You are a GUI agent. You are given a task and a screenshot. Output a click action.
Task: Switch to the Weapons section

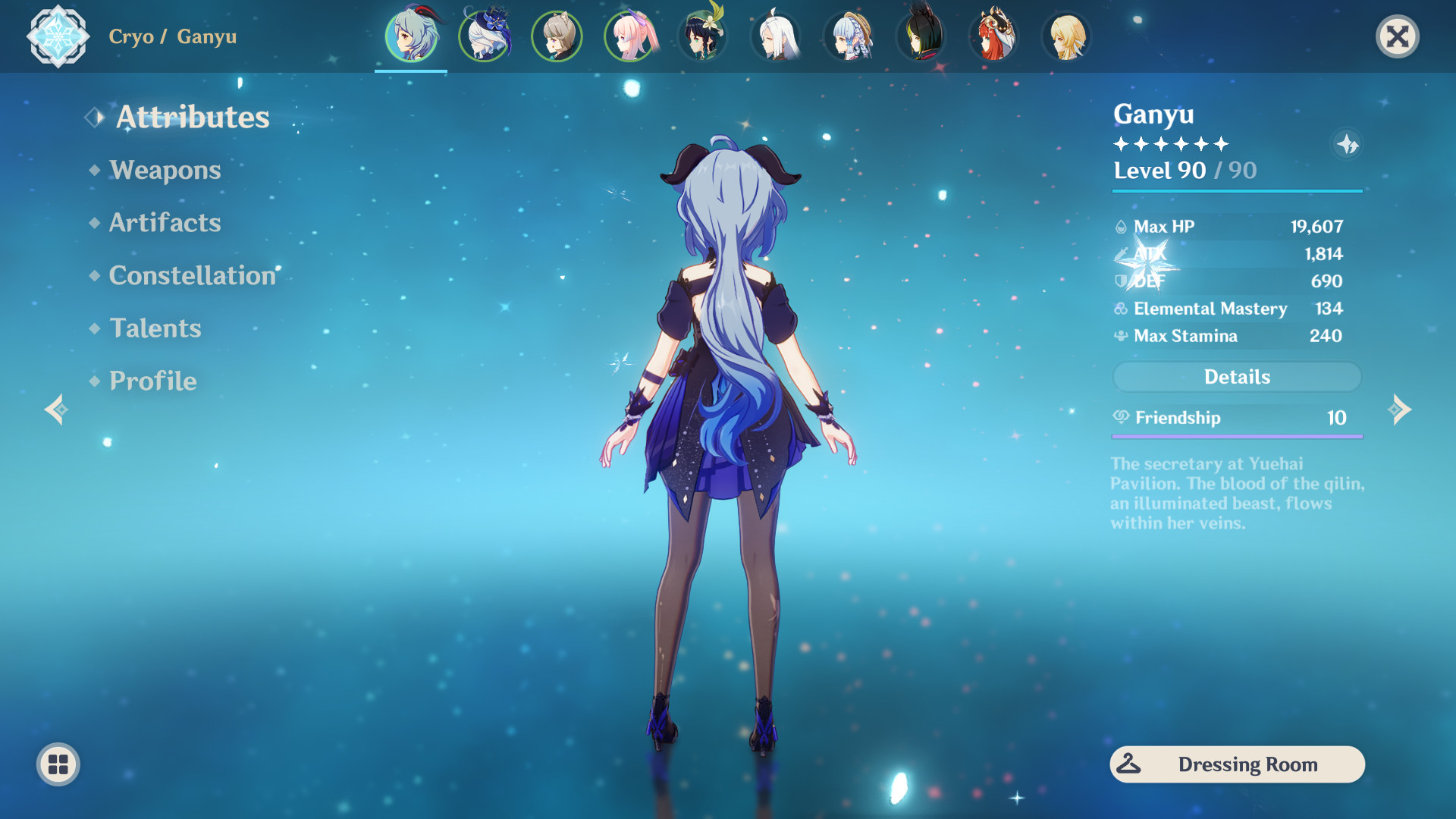pyautogui.click(x=165, y=171)
